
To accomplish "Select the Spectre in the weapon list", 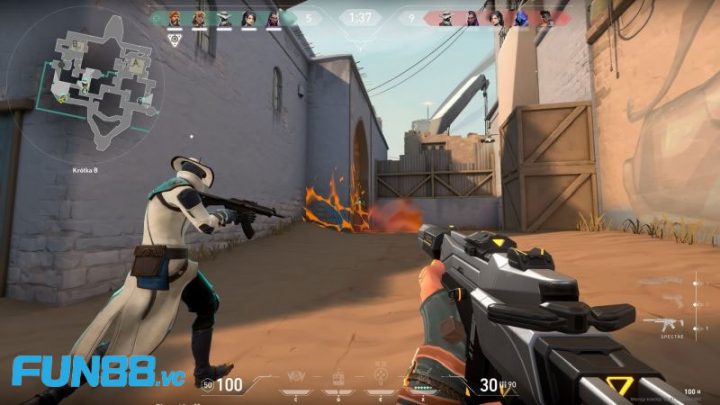I will (663, 323).
